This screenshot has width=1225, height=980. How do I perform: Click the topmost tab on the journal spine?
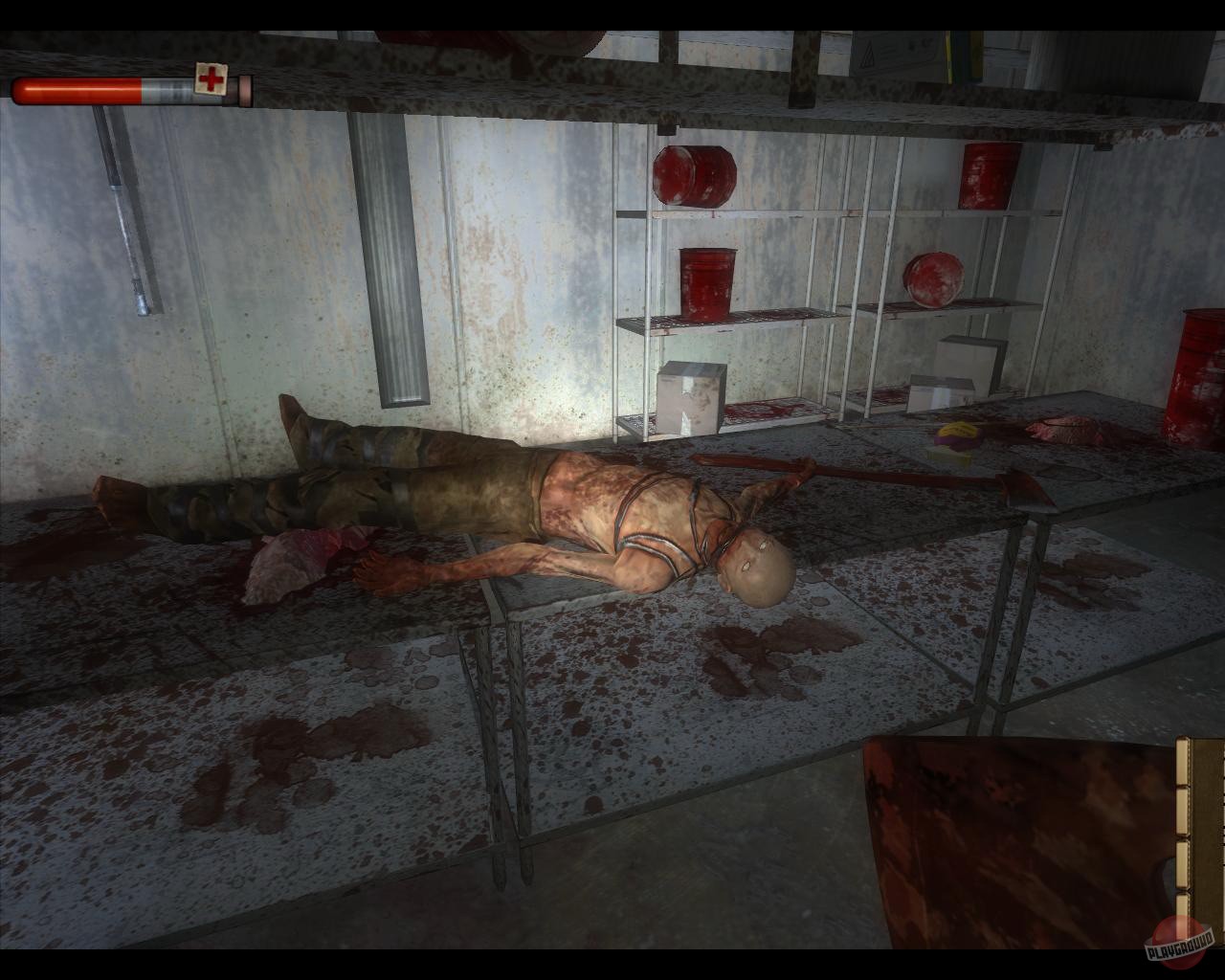click(x=1182, y=762)
